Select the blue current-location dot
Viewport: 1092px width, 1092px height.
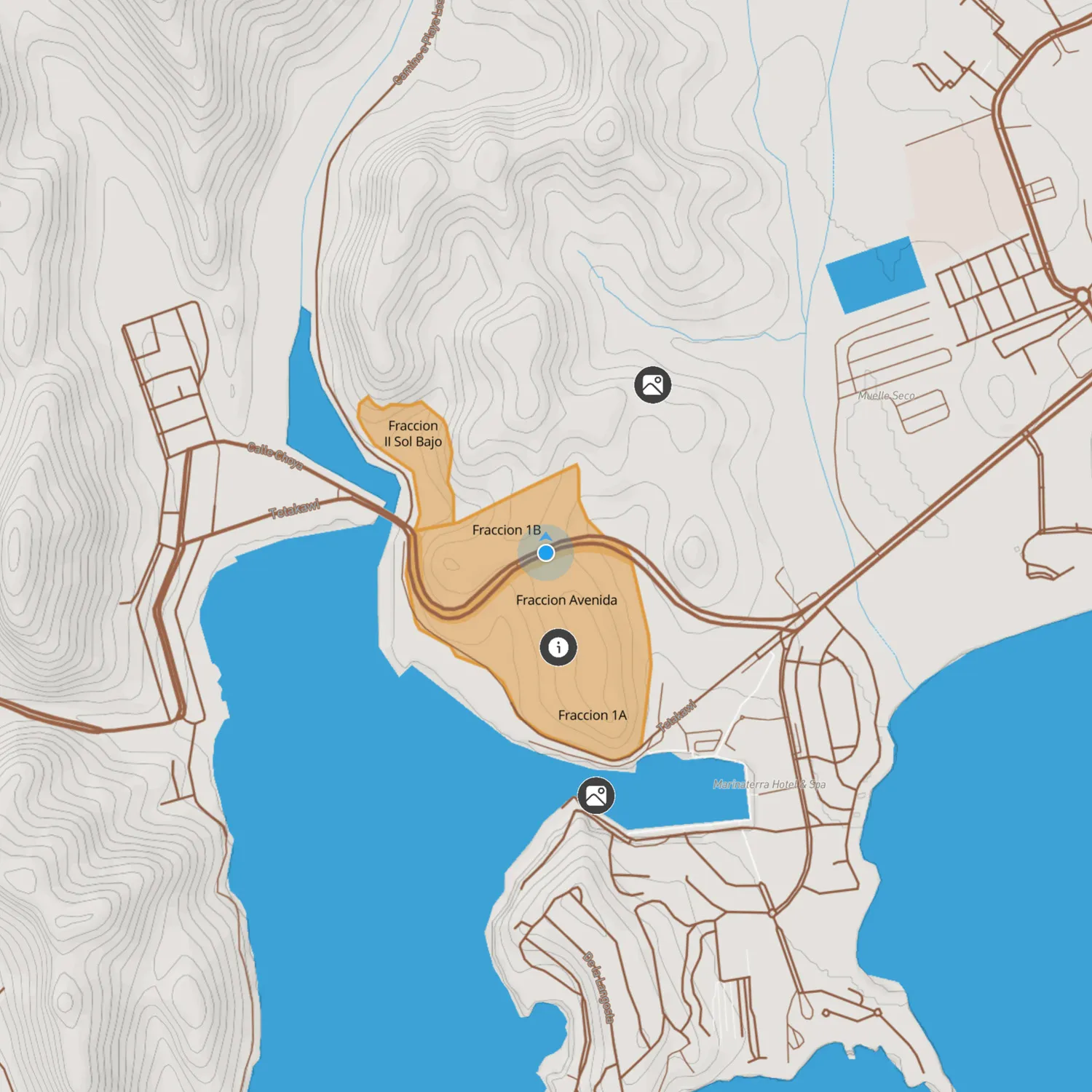[546, 553]
